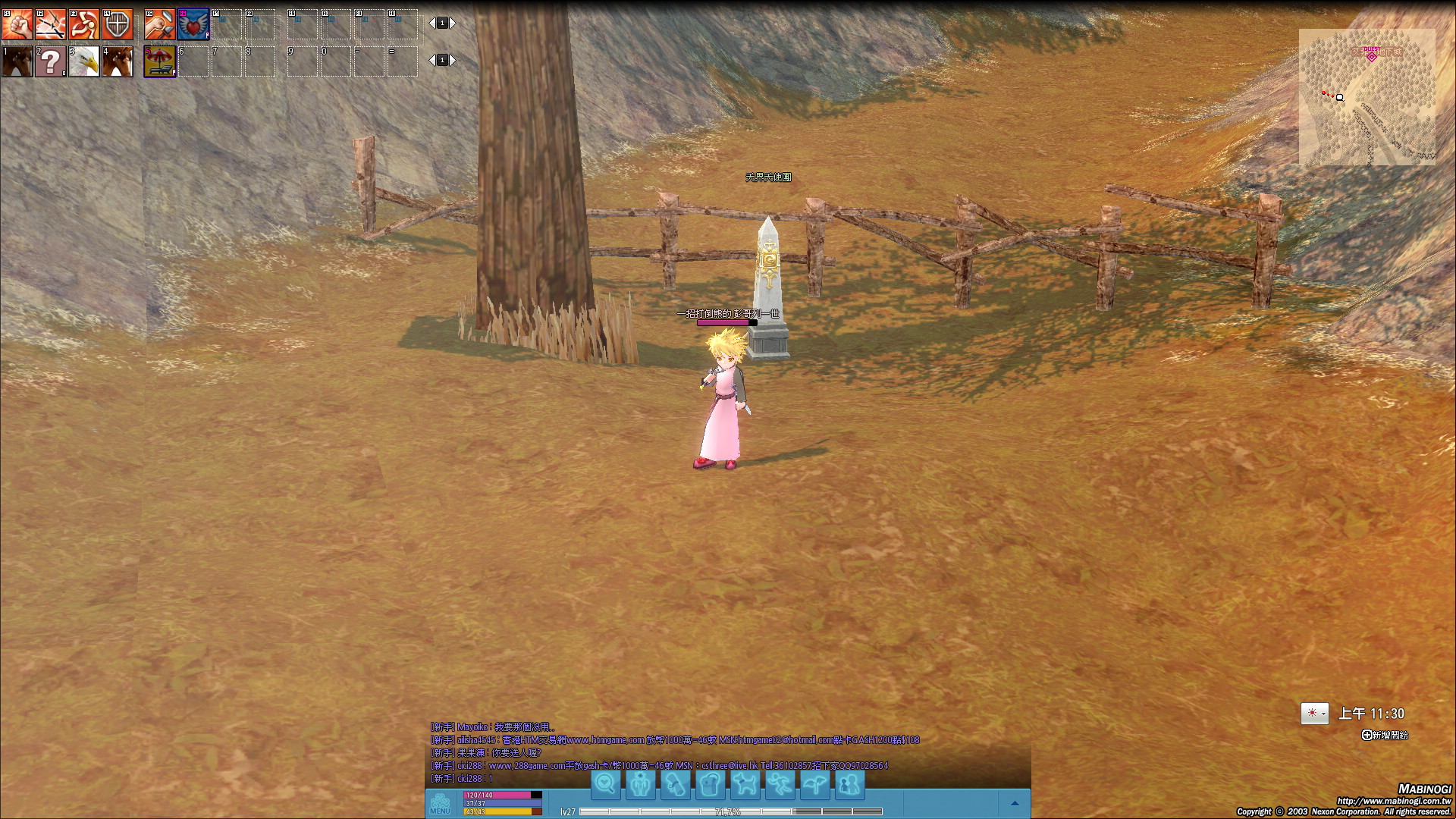
Task: Trigger the spinning kick skill on F3
Action: 84,24
